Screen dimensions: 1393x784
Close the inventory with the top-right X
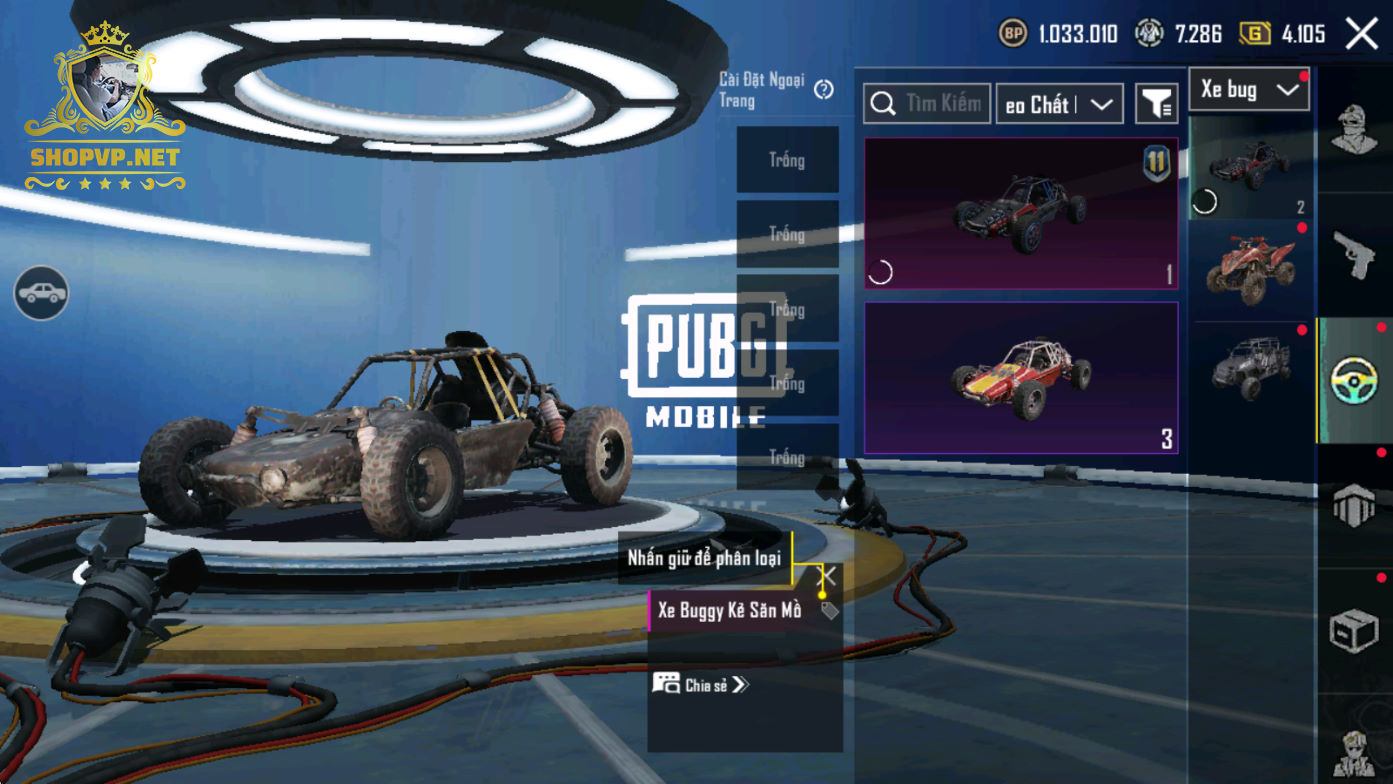1361,34
